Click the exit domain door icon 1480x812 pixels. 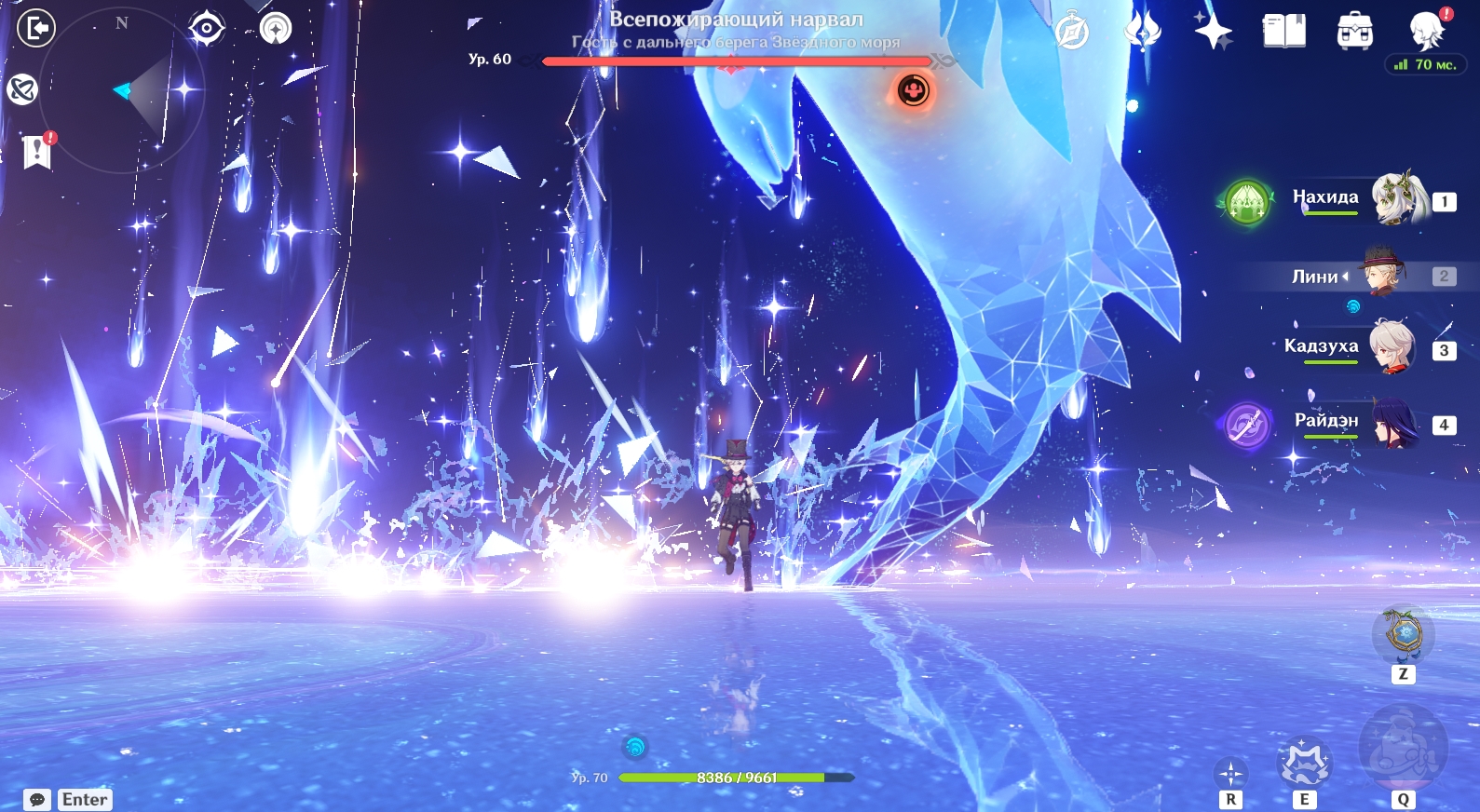coord(36,29)
